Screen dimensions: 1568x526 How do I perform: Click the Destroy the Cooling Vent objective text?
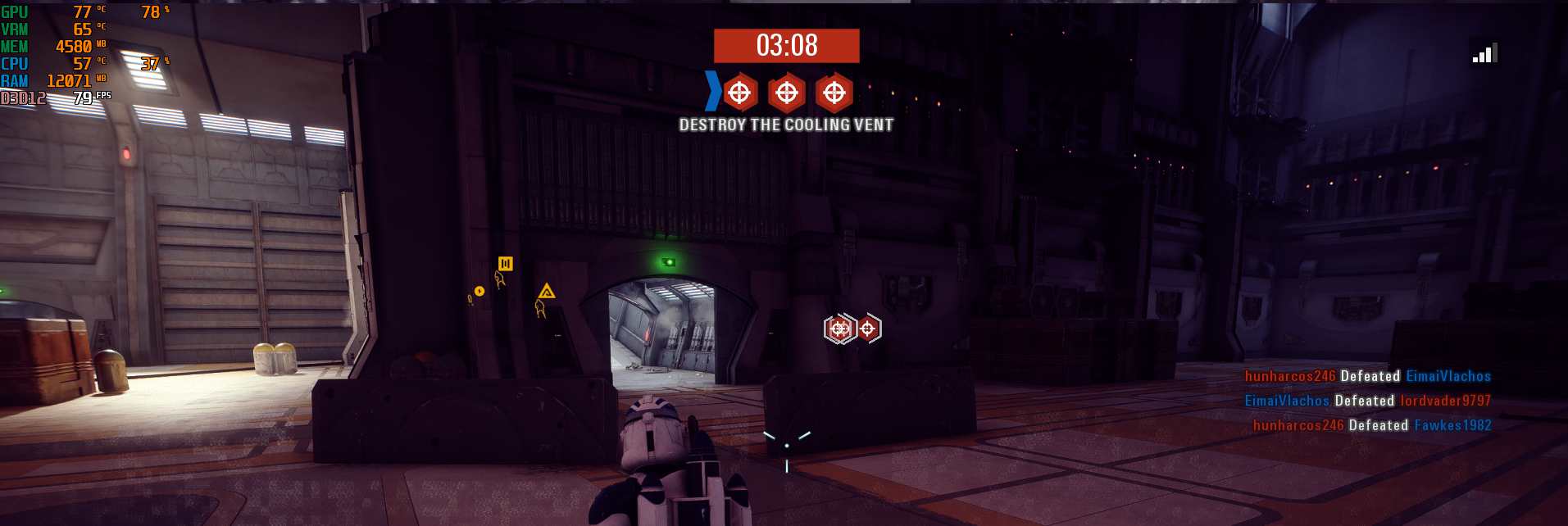[786, 125]
